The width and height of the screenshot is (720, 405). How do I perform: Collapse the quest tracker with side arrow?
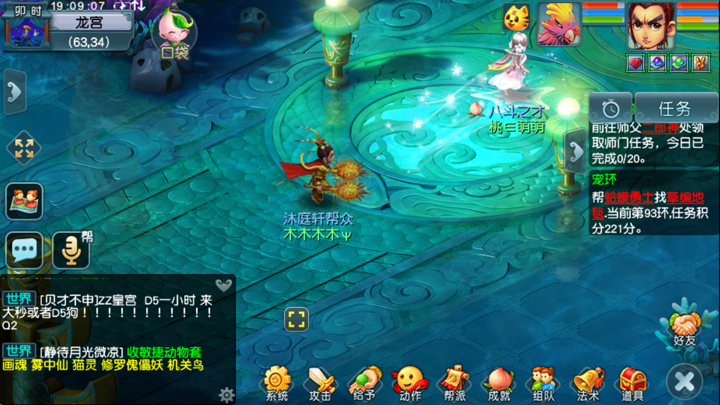(576, 151)
